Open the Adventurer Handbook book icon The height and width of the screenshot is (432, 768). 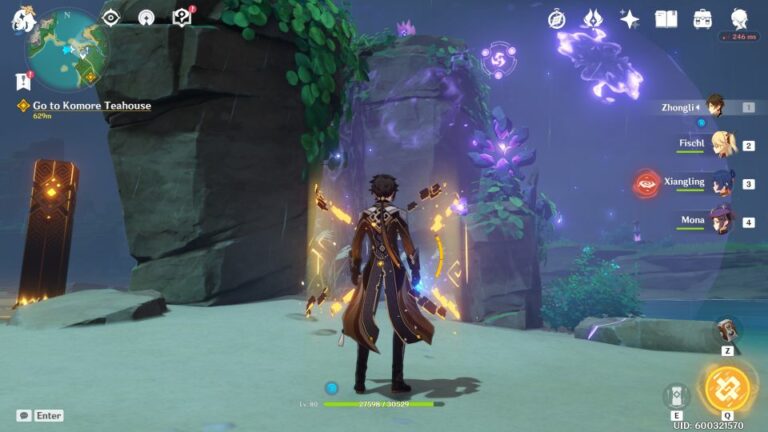pos(666,19)
